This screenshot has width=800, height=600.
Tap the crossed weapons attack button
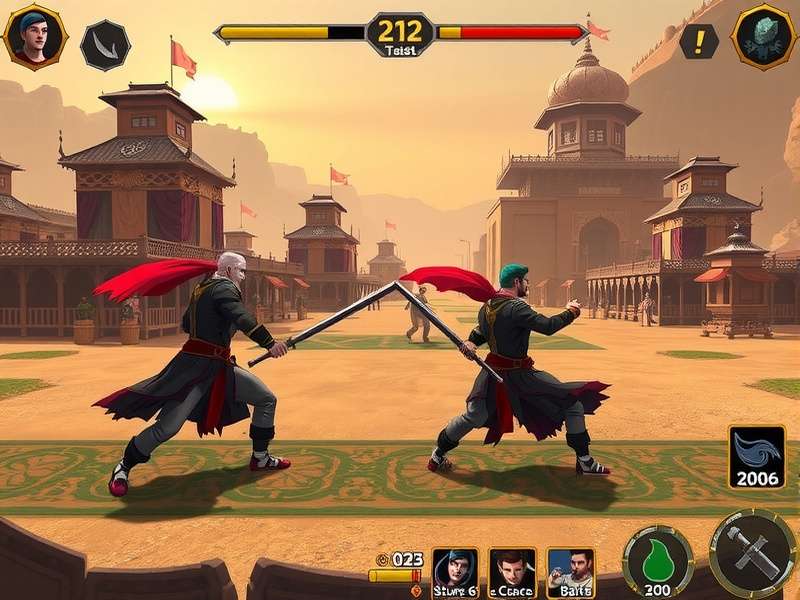click(x=752, y=553)
